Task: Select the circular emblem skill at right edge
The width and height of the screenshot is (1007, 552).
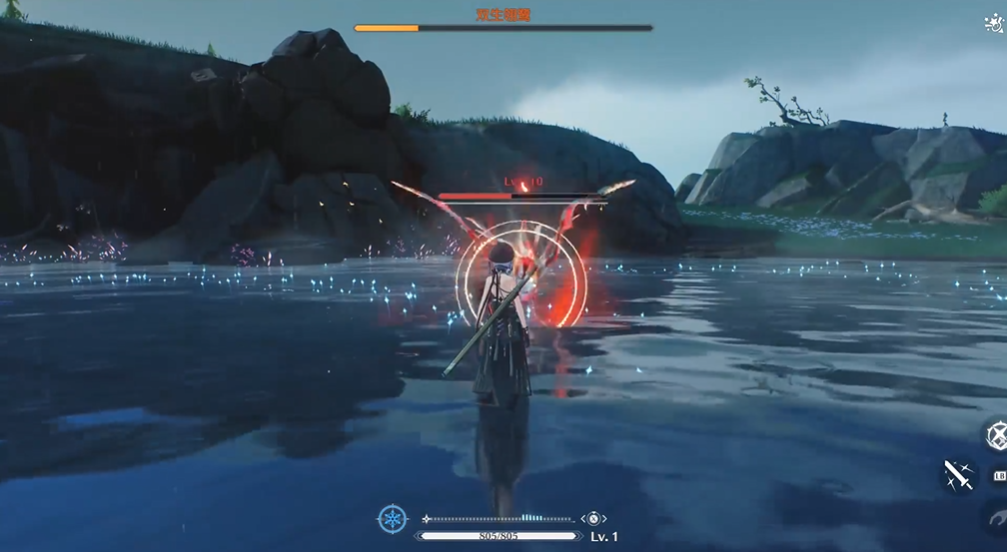Action: (x=997, y=436)
